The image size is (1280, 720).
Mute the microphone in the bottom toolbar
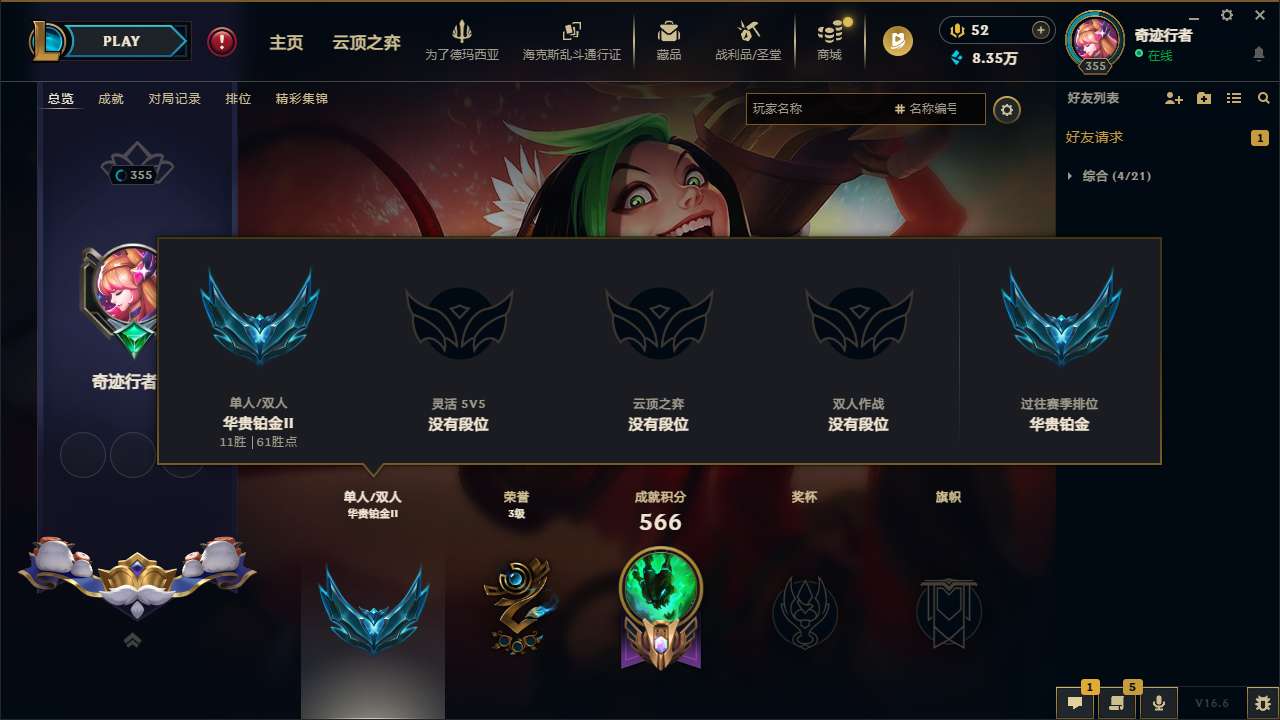click(x=1157, y=700)
